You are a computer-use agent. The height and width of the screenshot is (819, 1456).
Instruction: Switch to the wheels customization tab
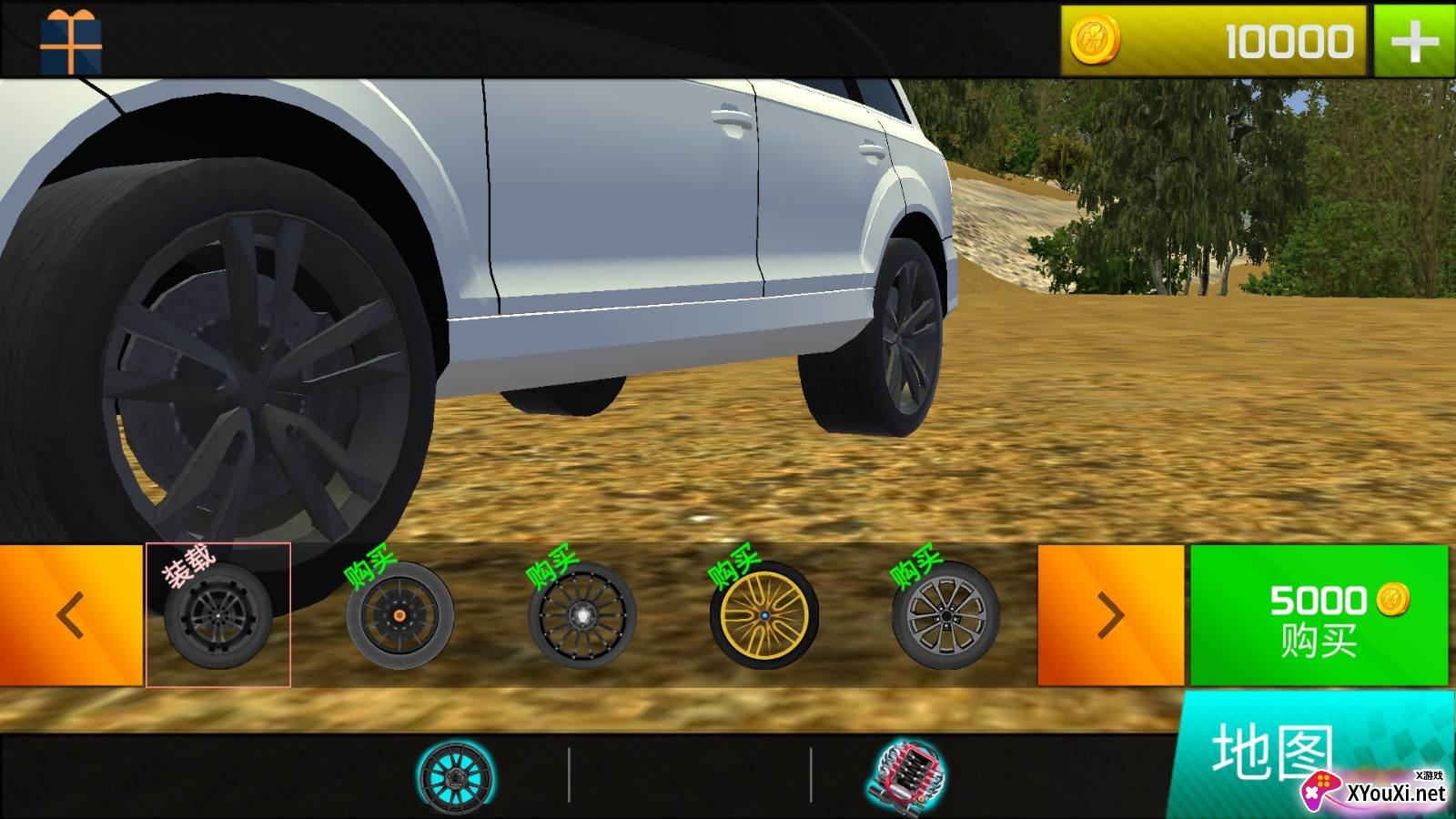[x=455, y=776]
